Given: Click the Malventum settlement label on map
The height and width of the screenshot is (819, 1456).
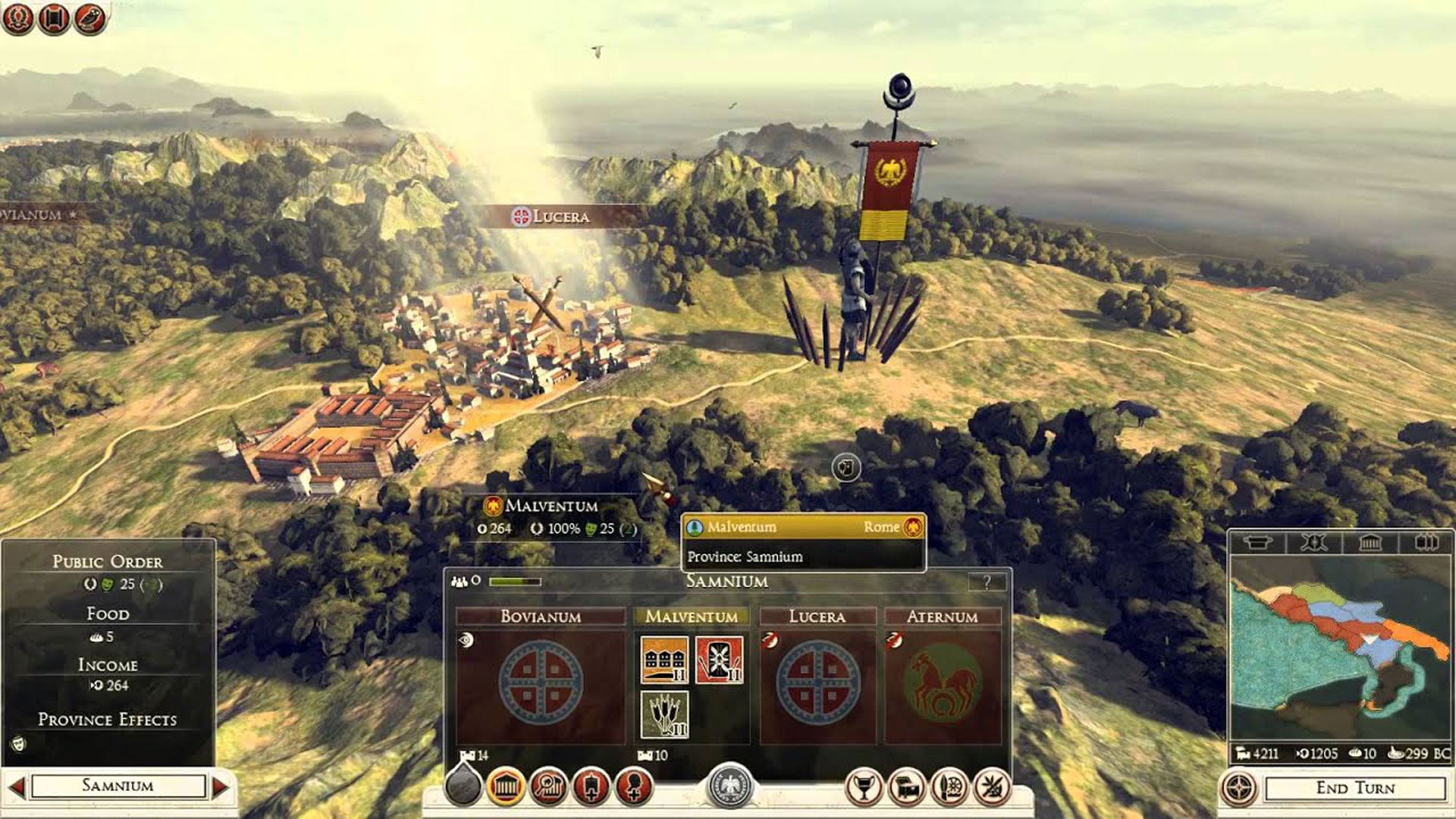Looking at the screenshot, I should pos(551,506).
